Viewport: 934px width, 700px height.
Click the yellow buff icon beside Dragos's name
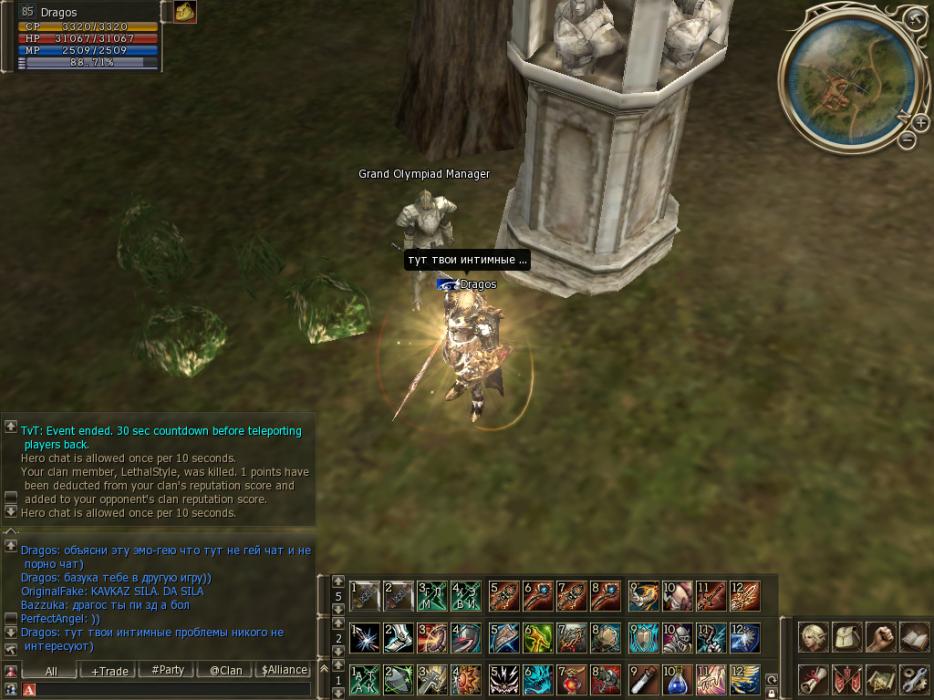185,11
